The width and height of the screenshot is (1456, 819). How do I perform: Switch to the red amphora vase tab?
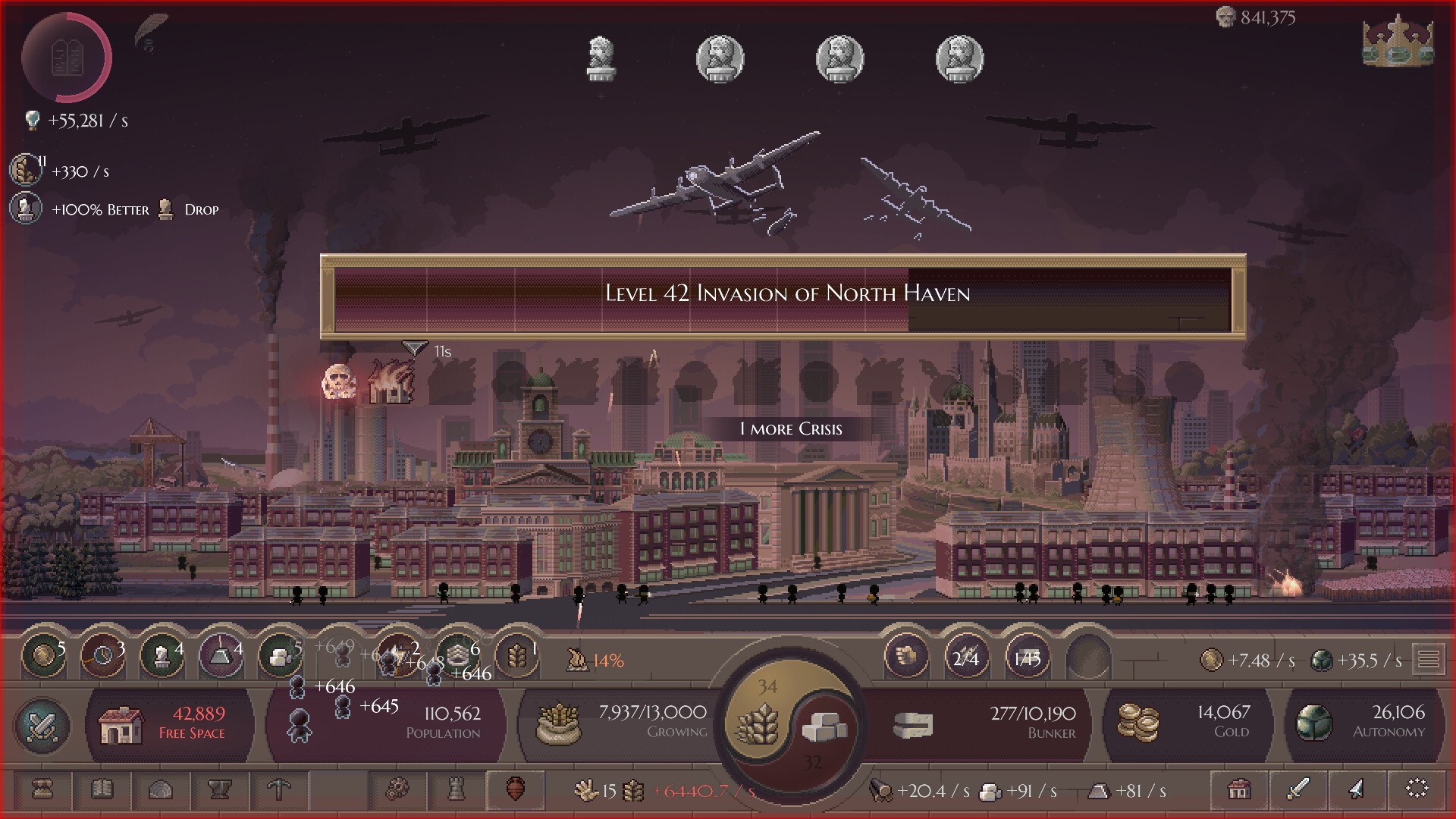pyautogui.click(x=515, y=790)
